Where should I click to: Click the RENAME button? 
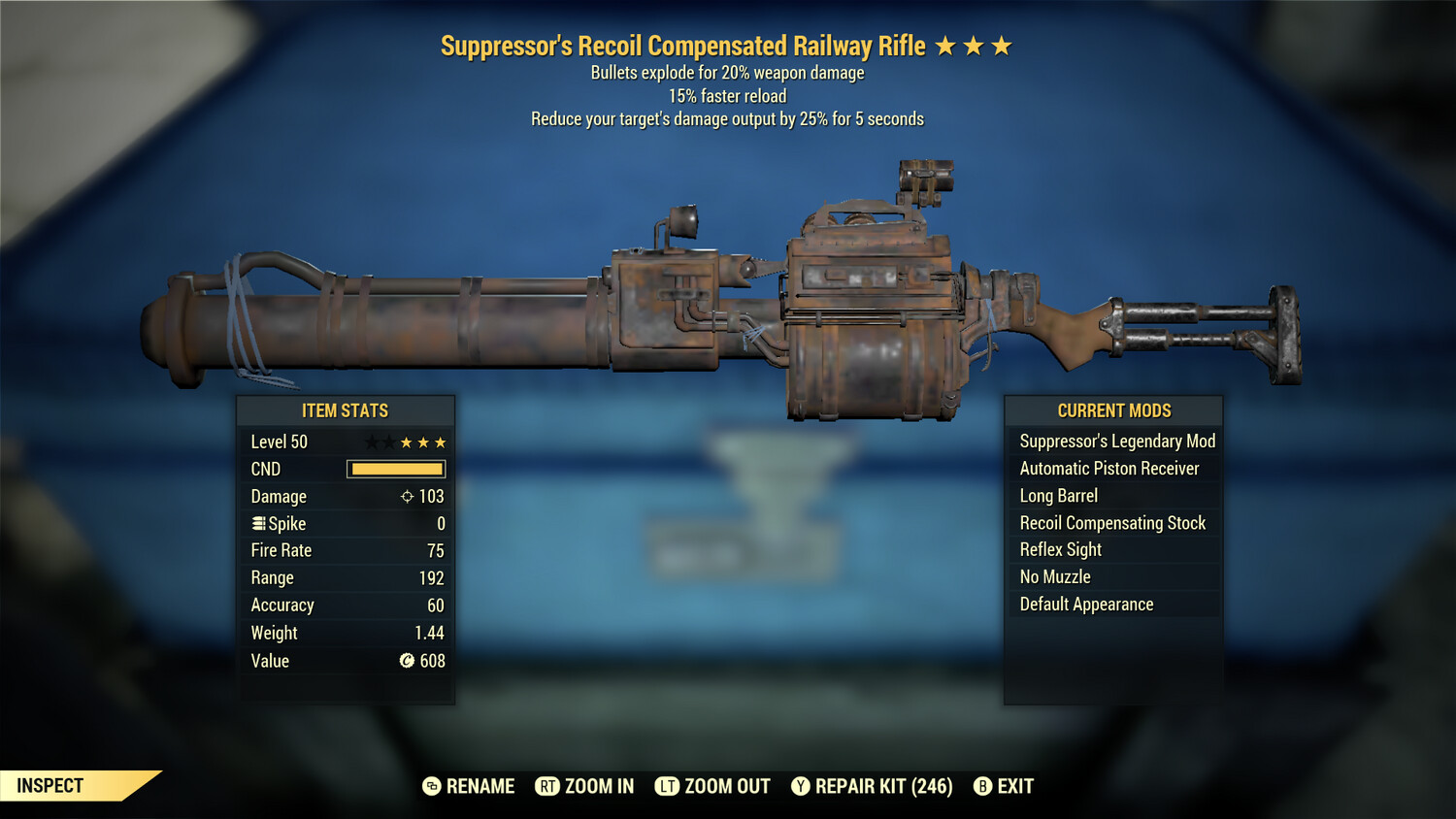480,786
